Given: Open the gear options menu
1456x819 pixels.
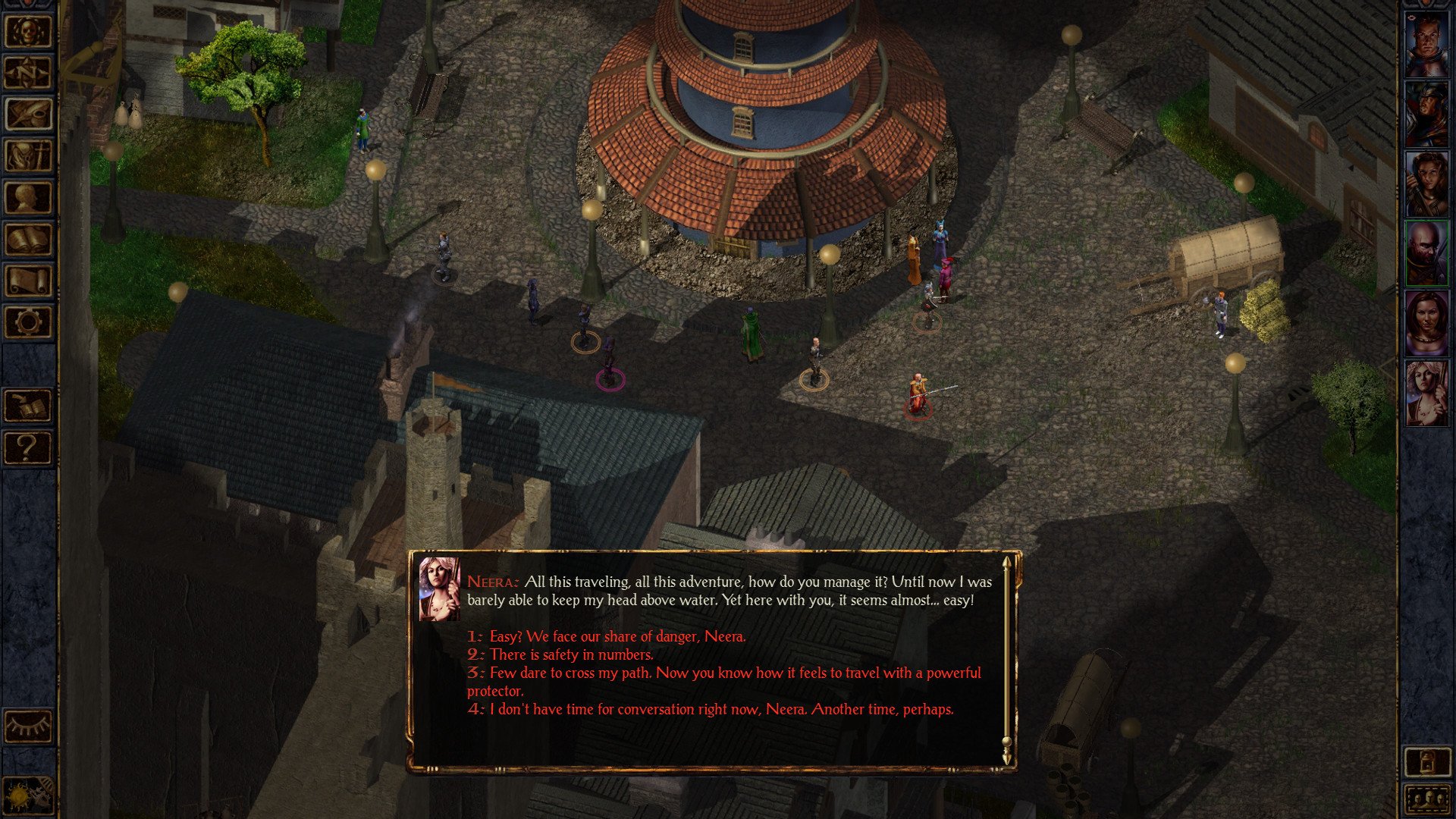Looking at the screenshot, I should coord(29,323).
